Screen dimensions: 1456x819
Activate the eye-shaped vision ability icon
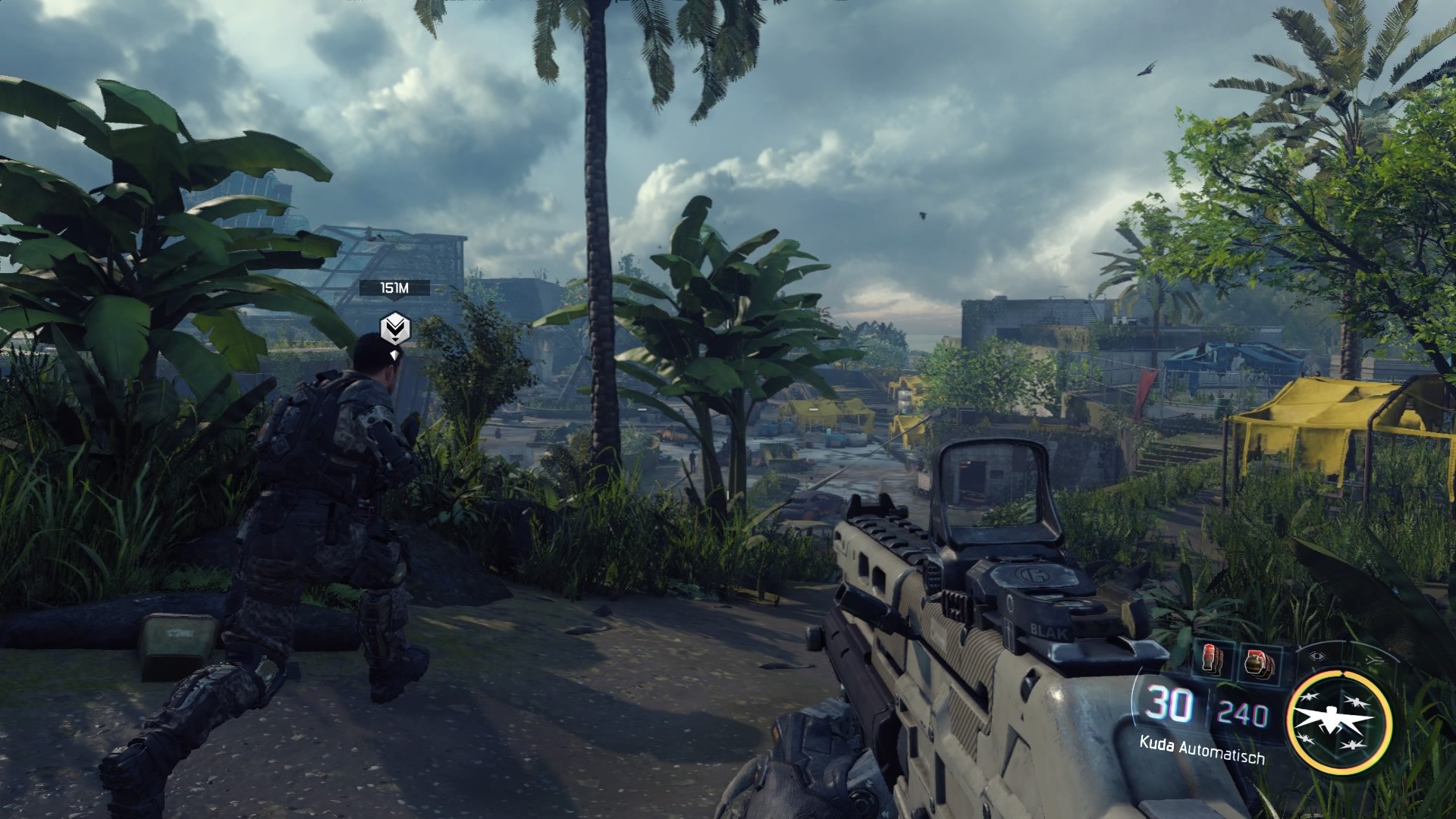[x=1316, y=656]
